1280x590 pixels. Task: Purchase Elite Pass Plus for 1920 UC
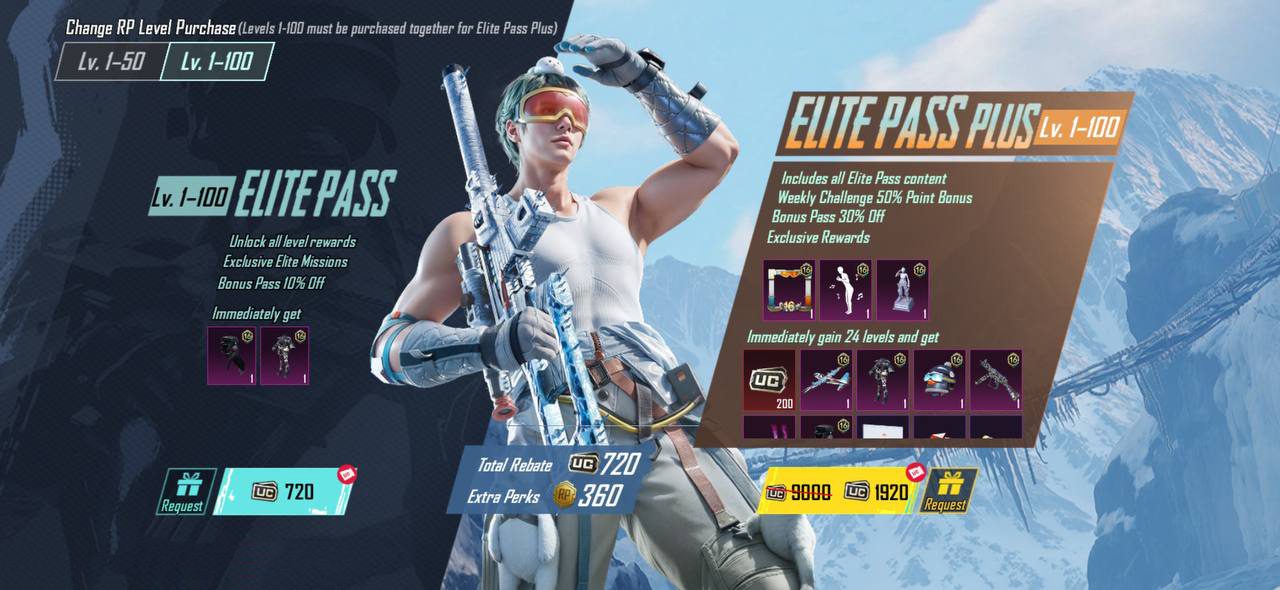pyautogui.click(x=838, y=491)
